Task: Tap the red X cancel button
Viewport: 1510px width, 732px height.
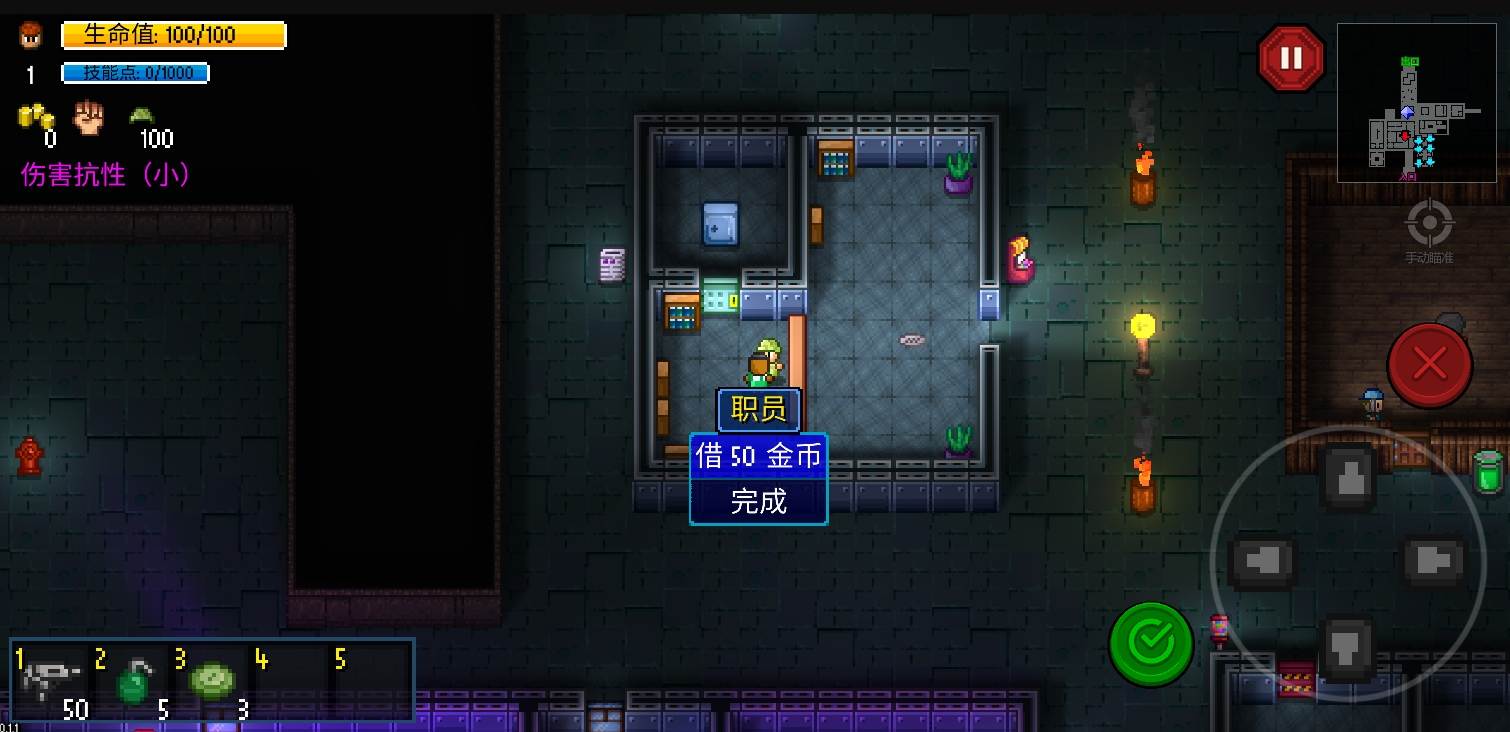Action: click(x=1429, y=365)
